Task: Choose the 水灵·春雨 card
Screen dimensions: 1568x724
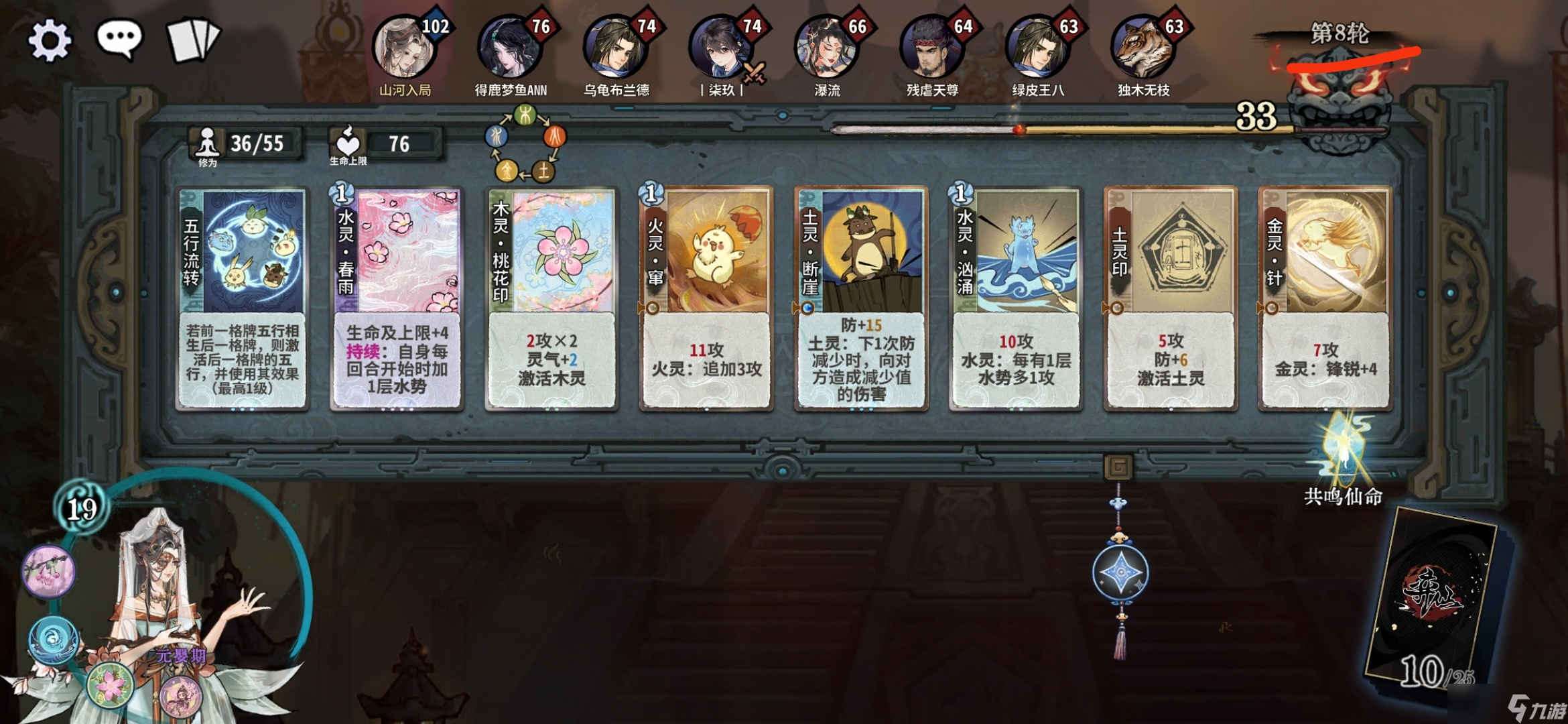Action: (x=397, y=298)
